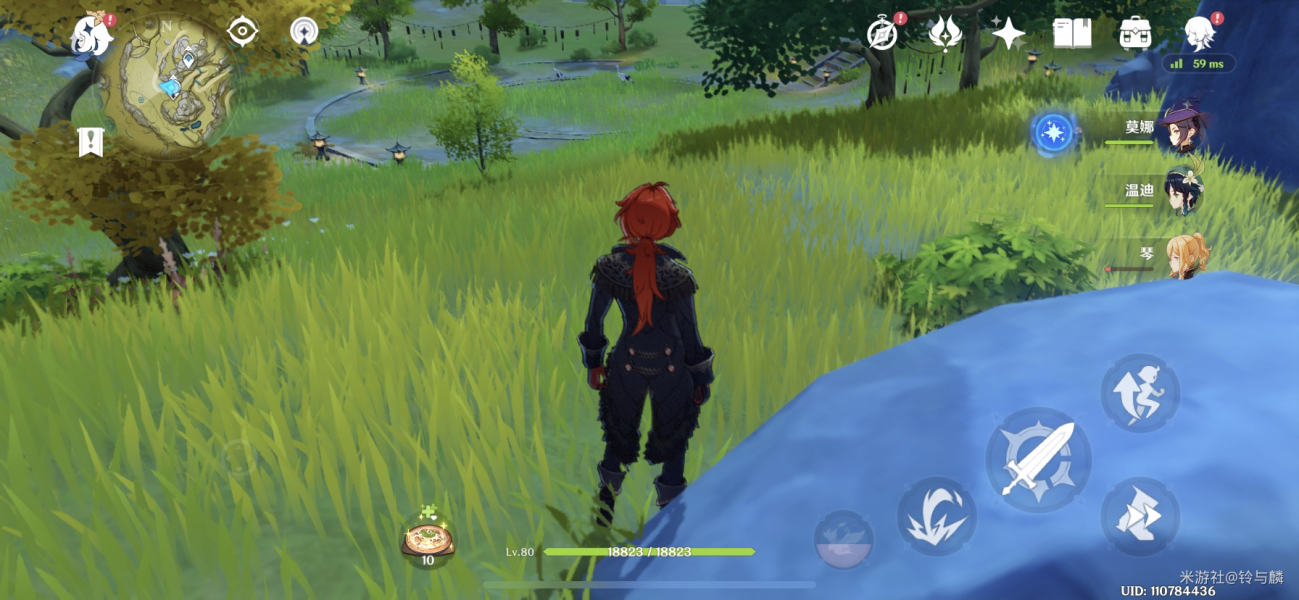
Task: Open the compass events icon
Action: pyautogui.click(x=882, y=35)
